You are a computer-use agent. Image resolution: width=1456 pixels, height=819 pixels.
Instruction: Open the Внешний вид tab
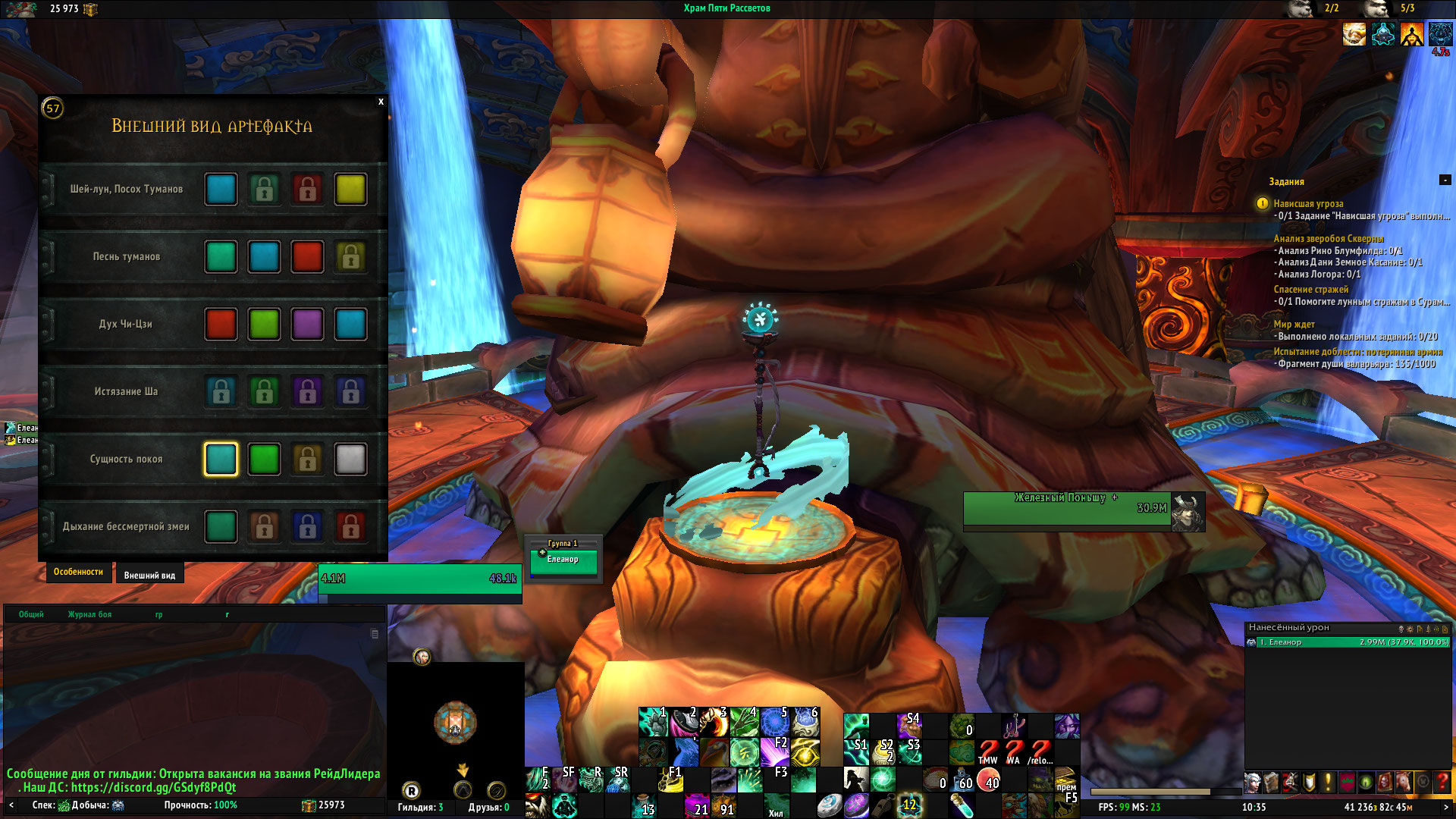click(149, 576)
